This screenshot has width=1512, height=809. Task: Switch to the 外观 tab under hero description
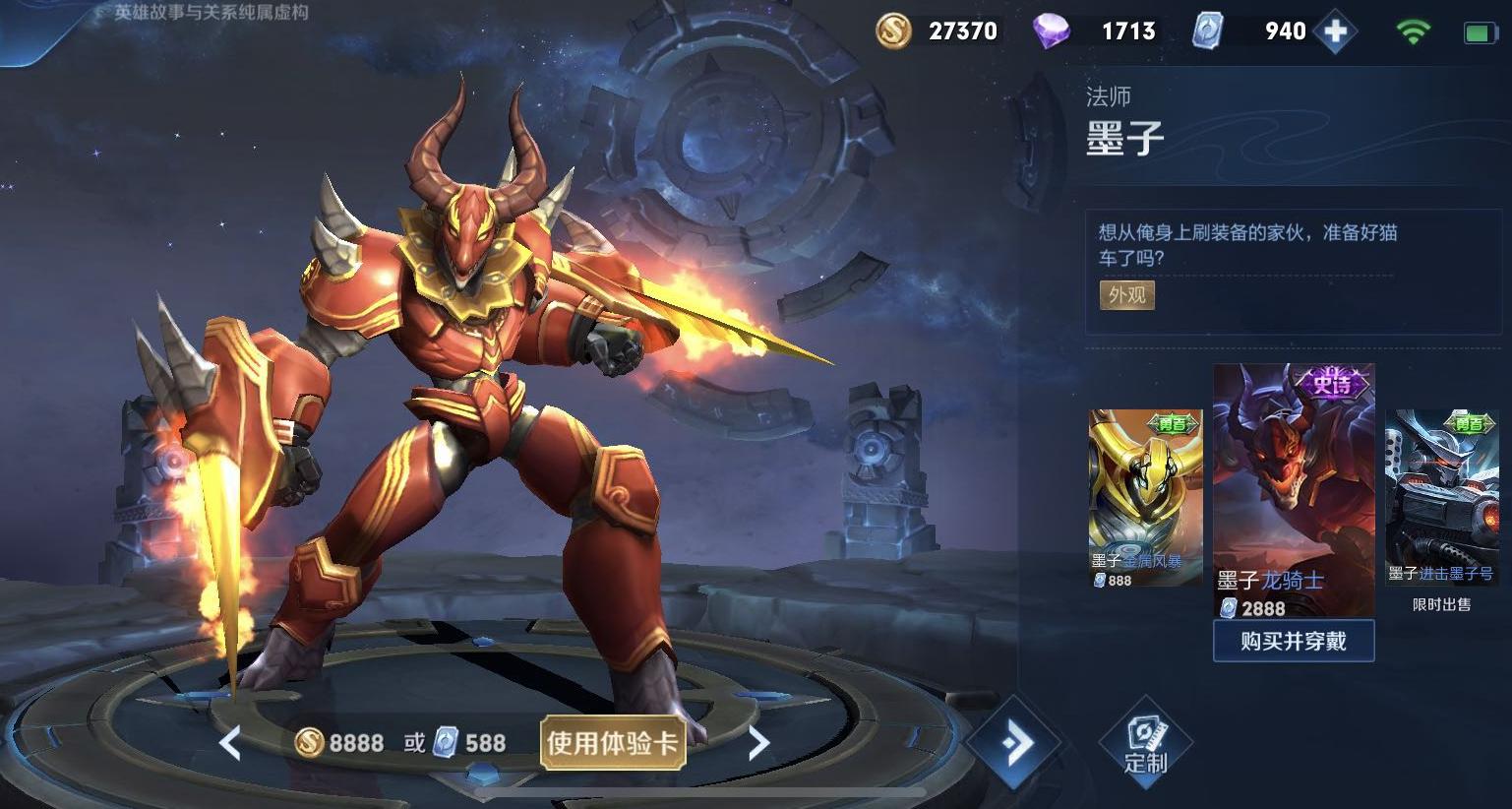click(1125, 295)
